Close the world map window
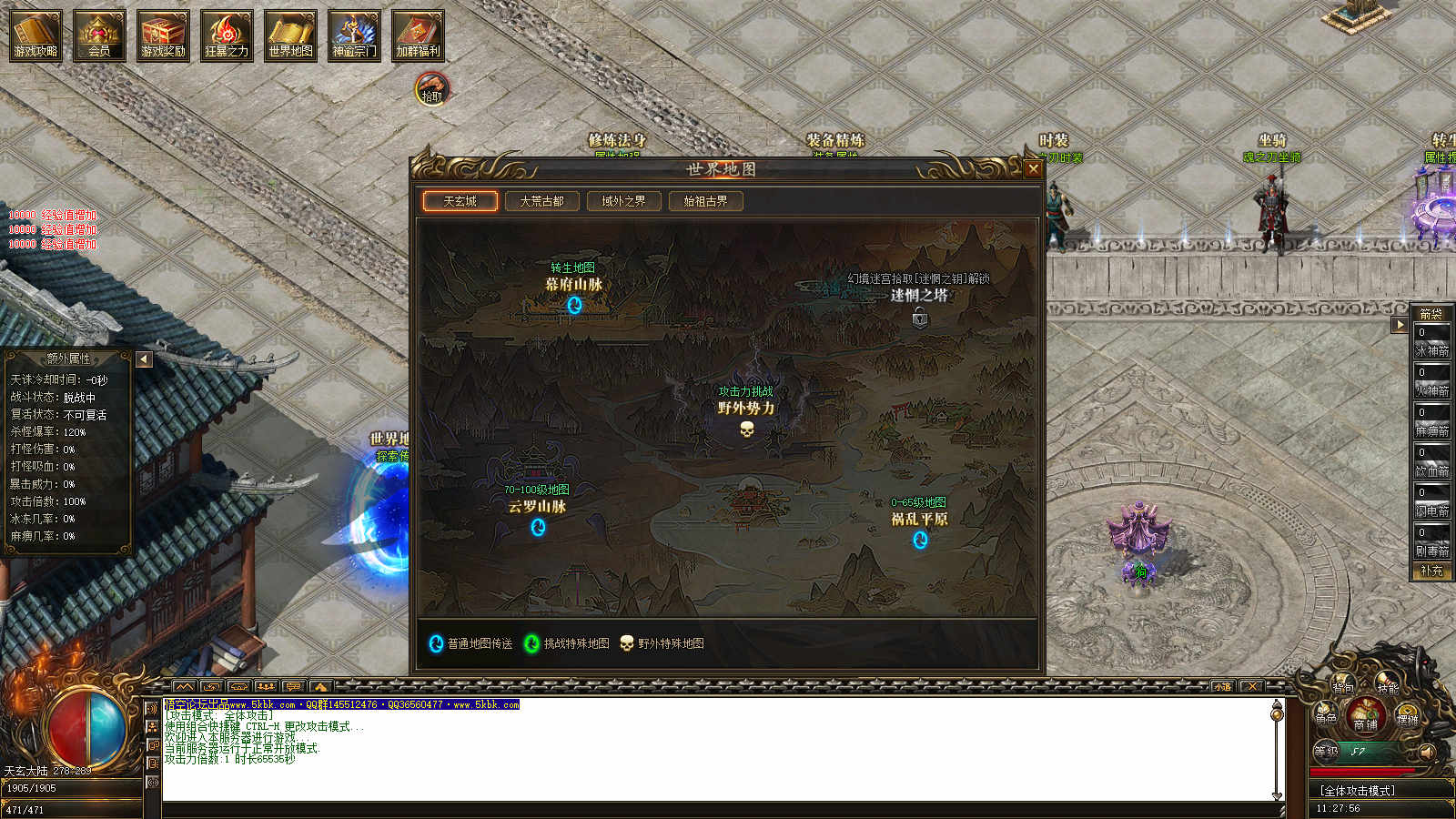The height and width of the screenshot is (819, 1456). tap(1033, 168)
